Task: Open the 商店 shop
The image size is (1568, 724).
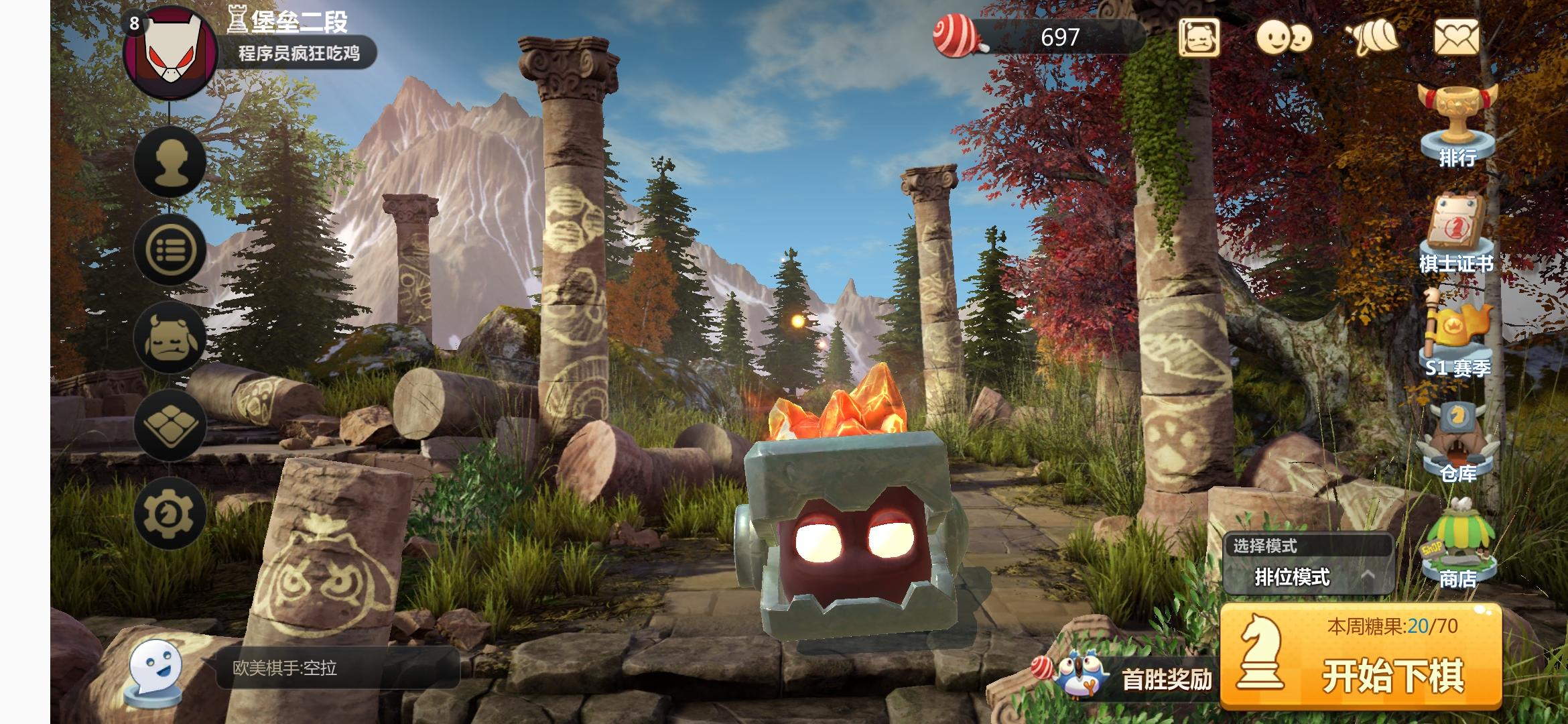Action: tap(1458, 544)
